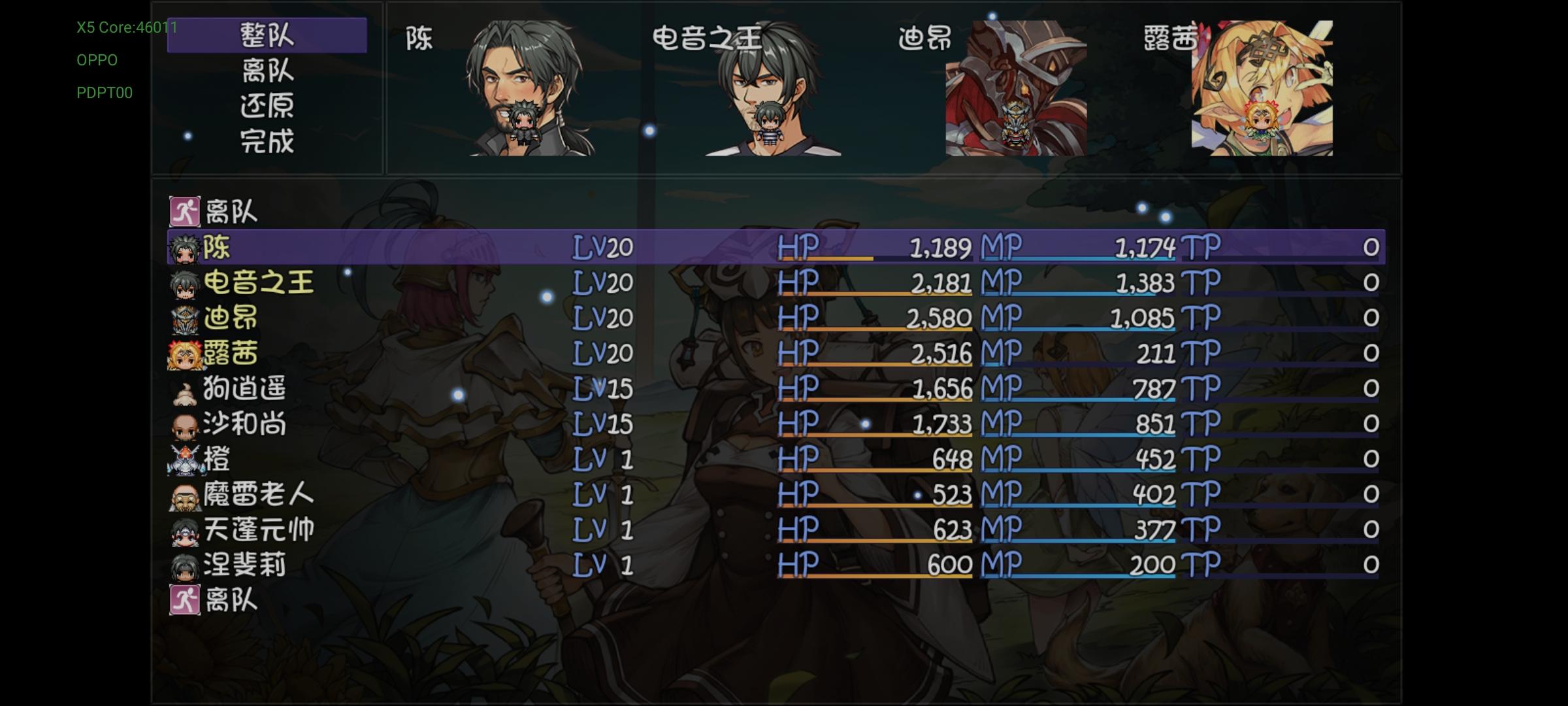Click 涅斐莉's sprite icon in the list
Viewport: 1568px width, 706px height.
coord(185,566)
